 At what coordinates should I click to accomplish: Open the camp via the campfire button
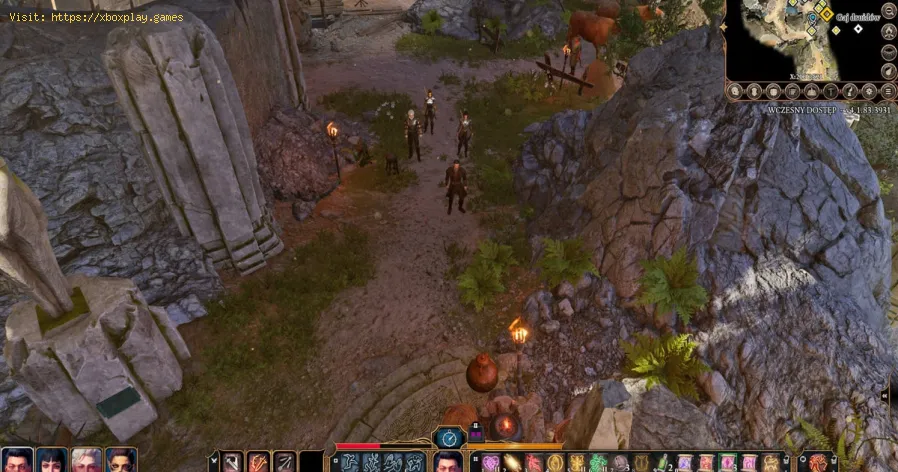[888, 29]
